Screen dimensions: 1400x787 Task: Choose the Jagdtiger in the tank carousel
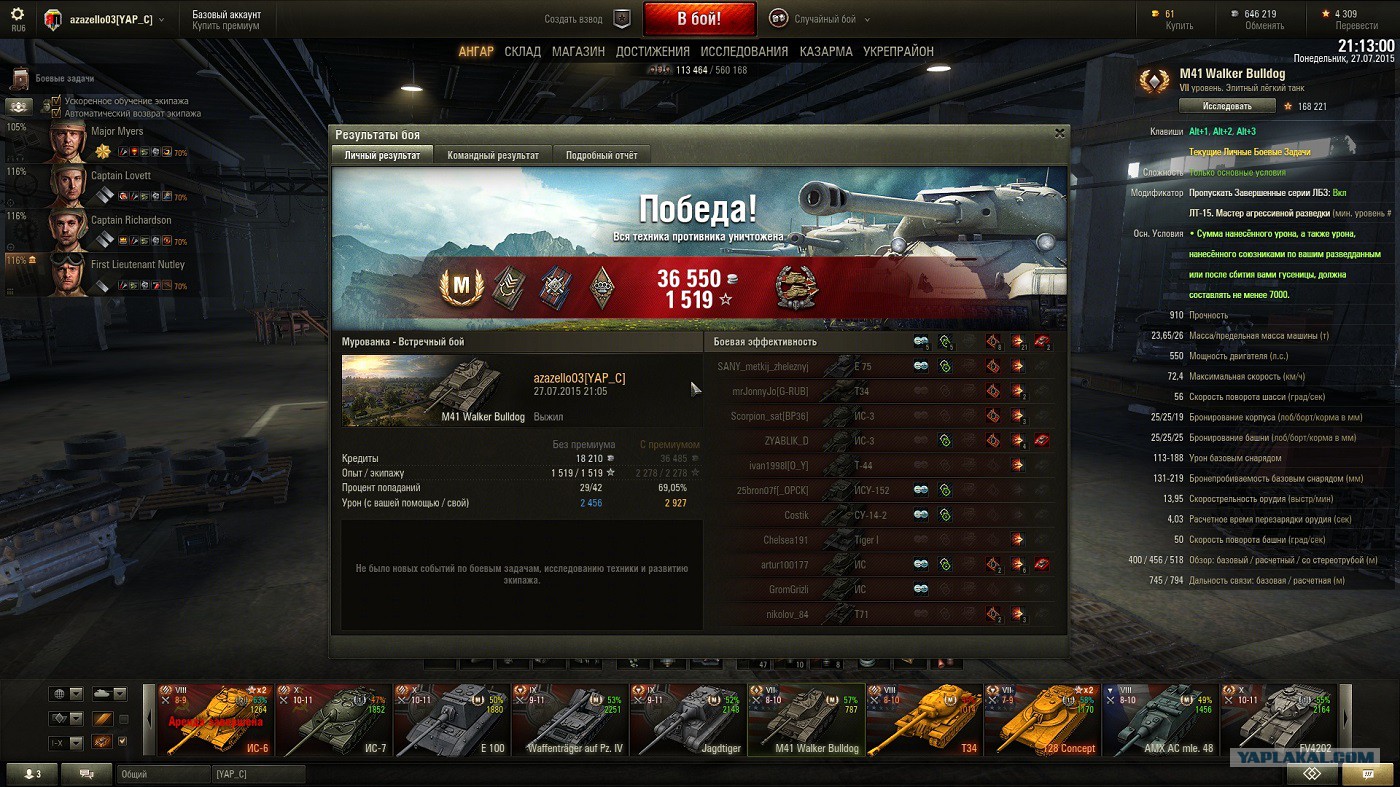click(688, 719)
